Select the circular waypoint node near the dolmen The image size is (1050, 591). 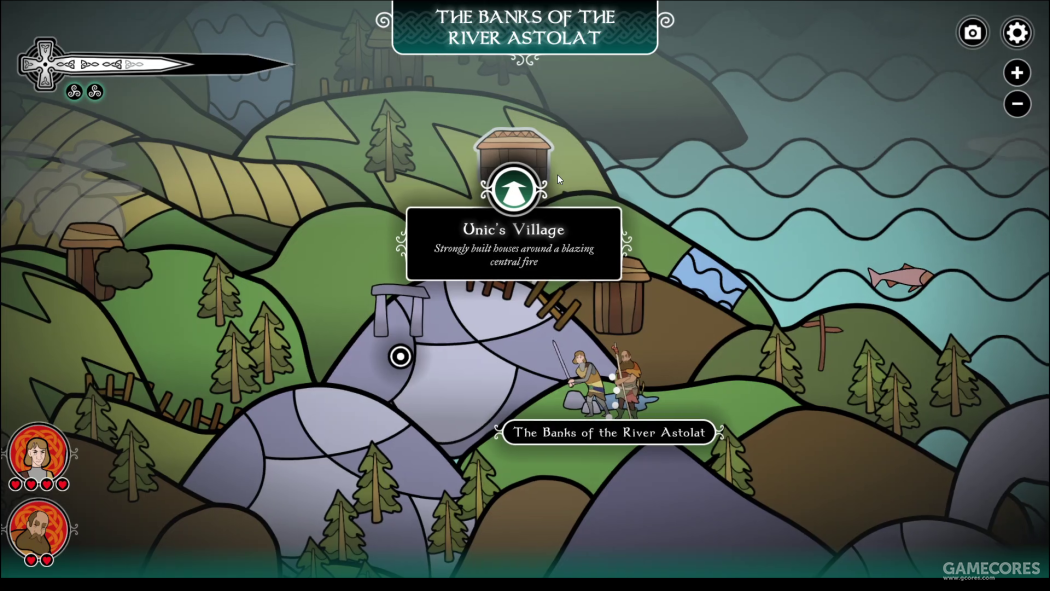tap(400, 356)
